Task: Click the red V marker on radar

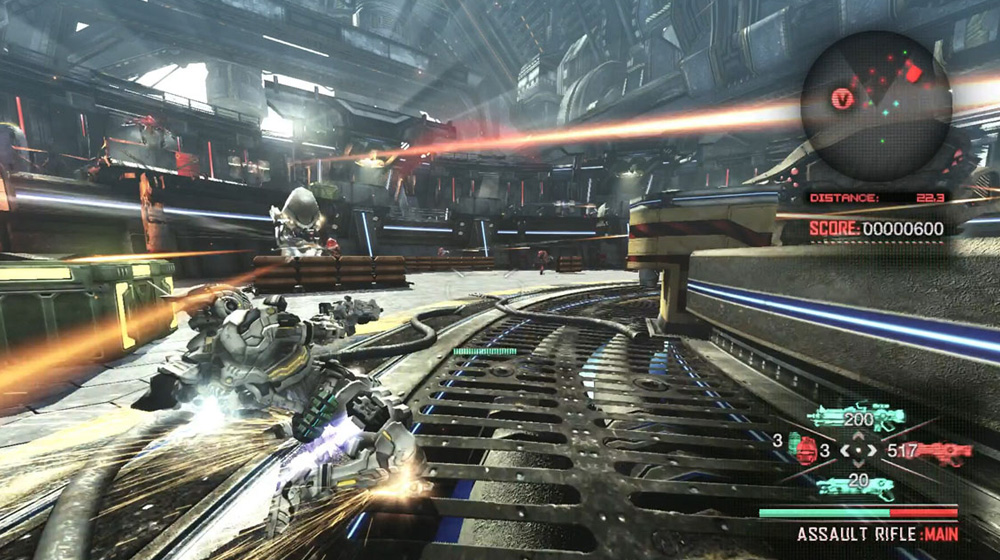Action: [844, 98]
